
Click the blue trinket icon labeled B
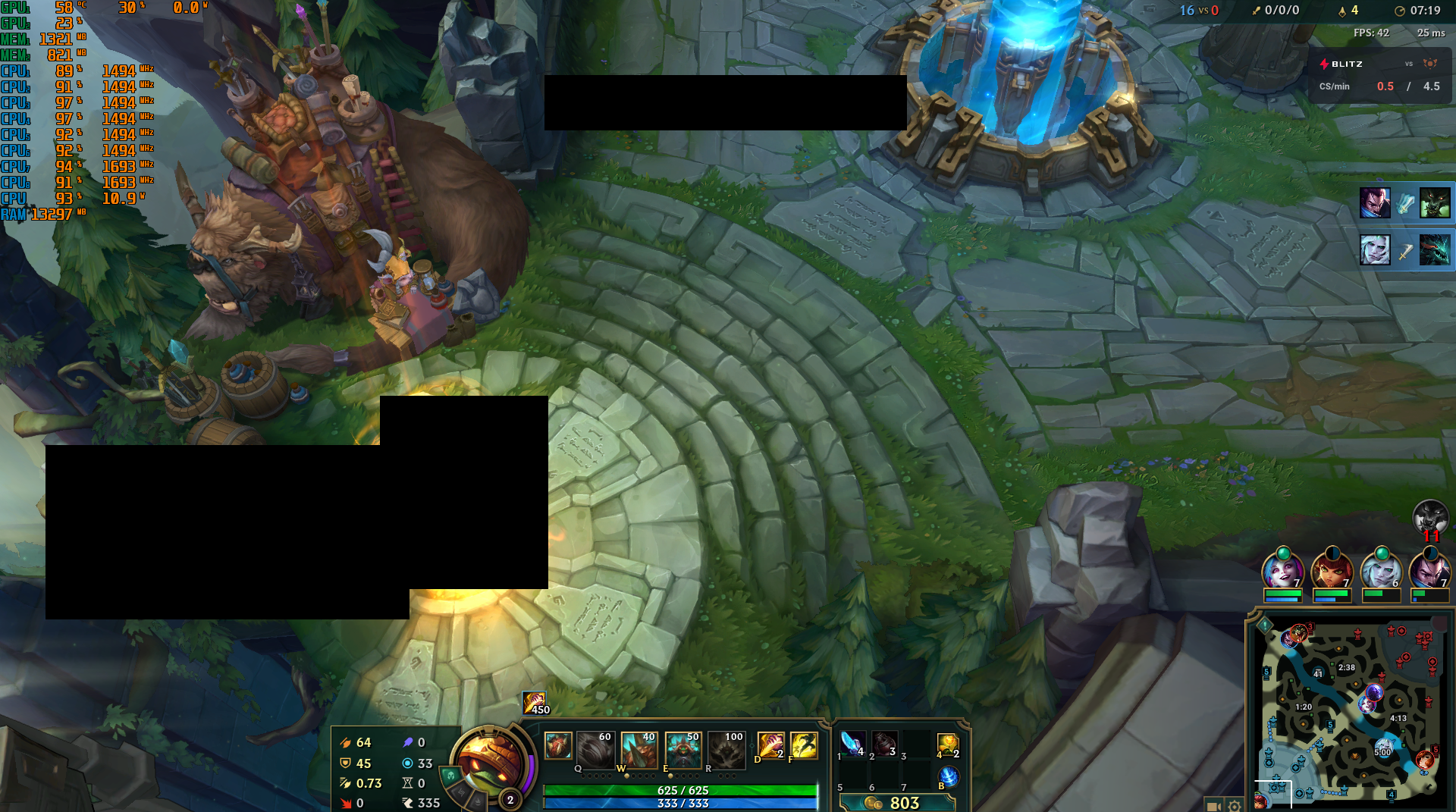949,776
